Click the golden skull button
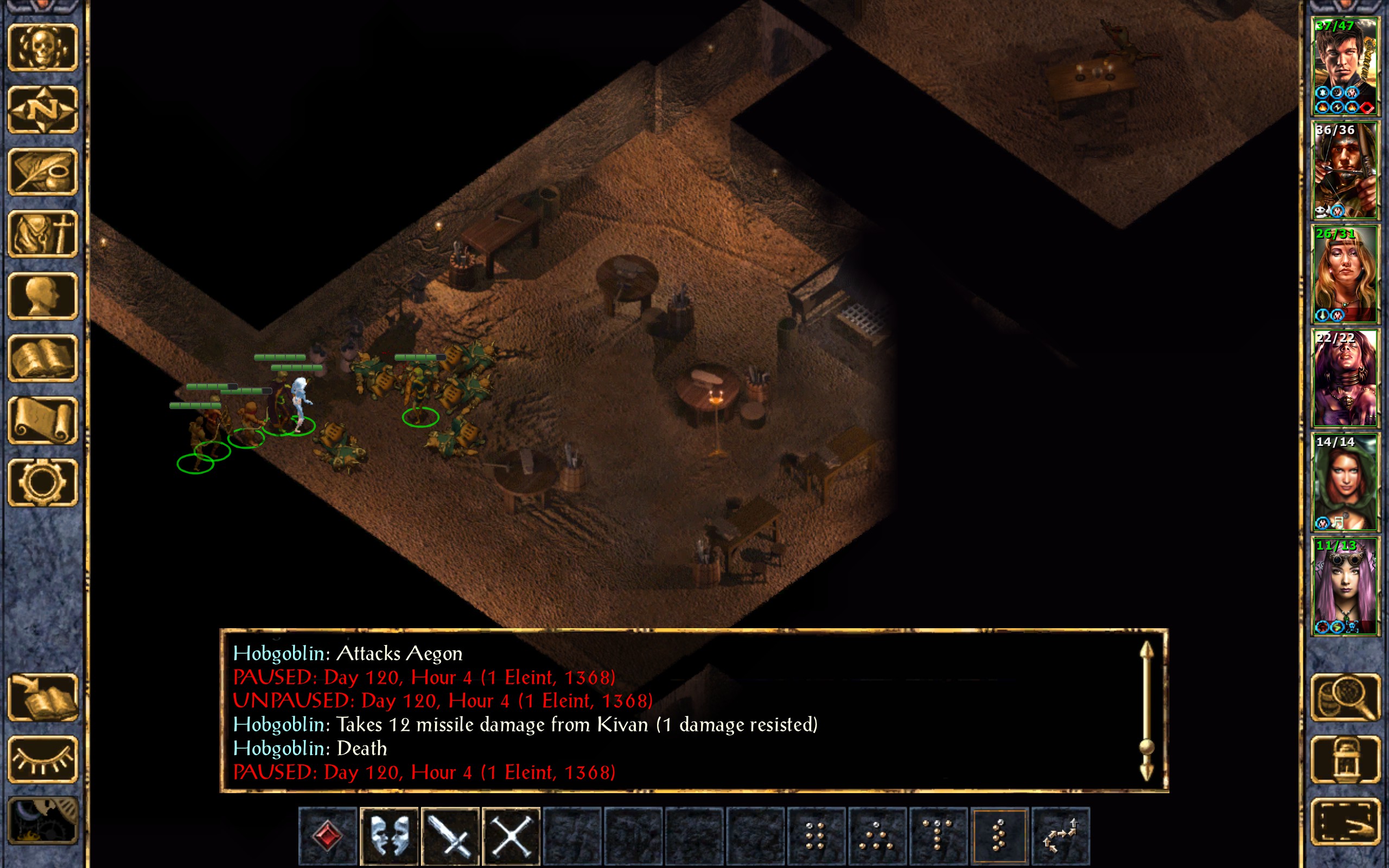Viewport: 1389px width, 868px height. click(x=42, y=48)
